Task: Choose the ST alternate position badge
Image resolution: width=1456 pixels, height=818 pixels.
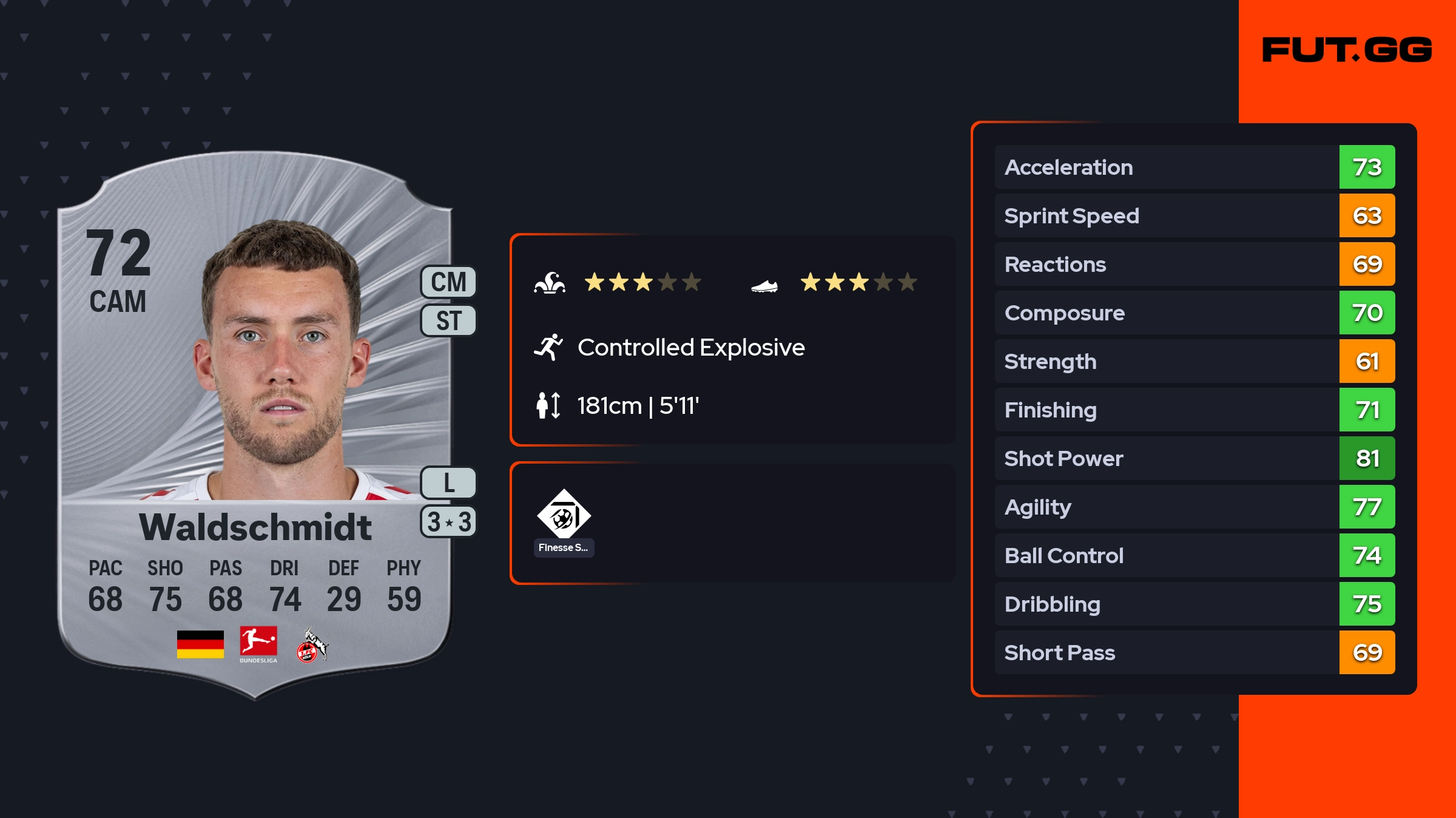Action: pos(448,320)
